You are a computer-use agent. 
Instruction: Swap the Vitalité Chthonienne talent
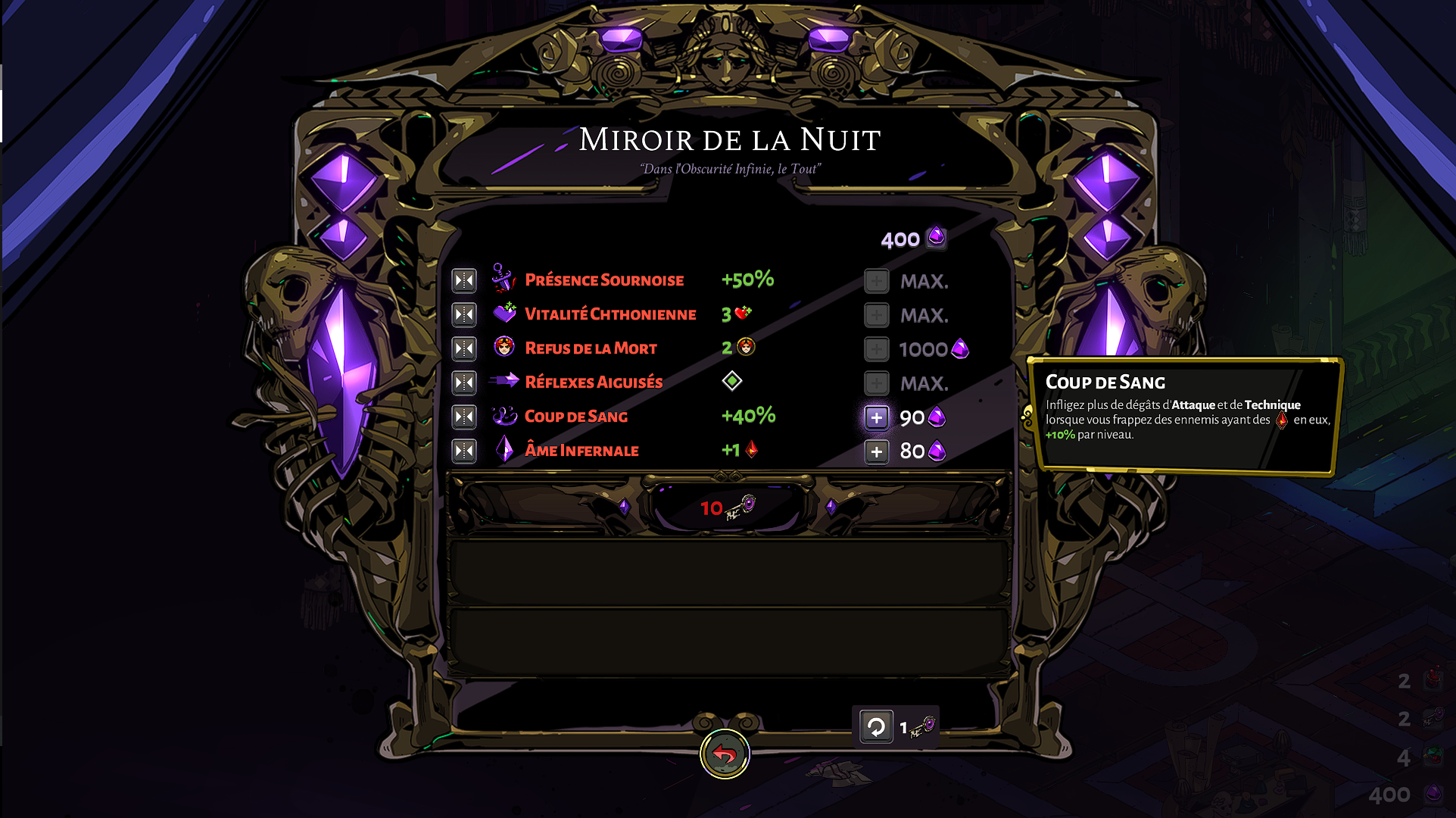coord(464,314)
